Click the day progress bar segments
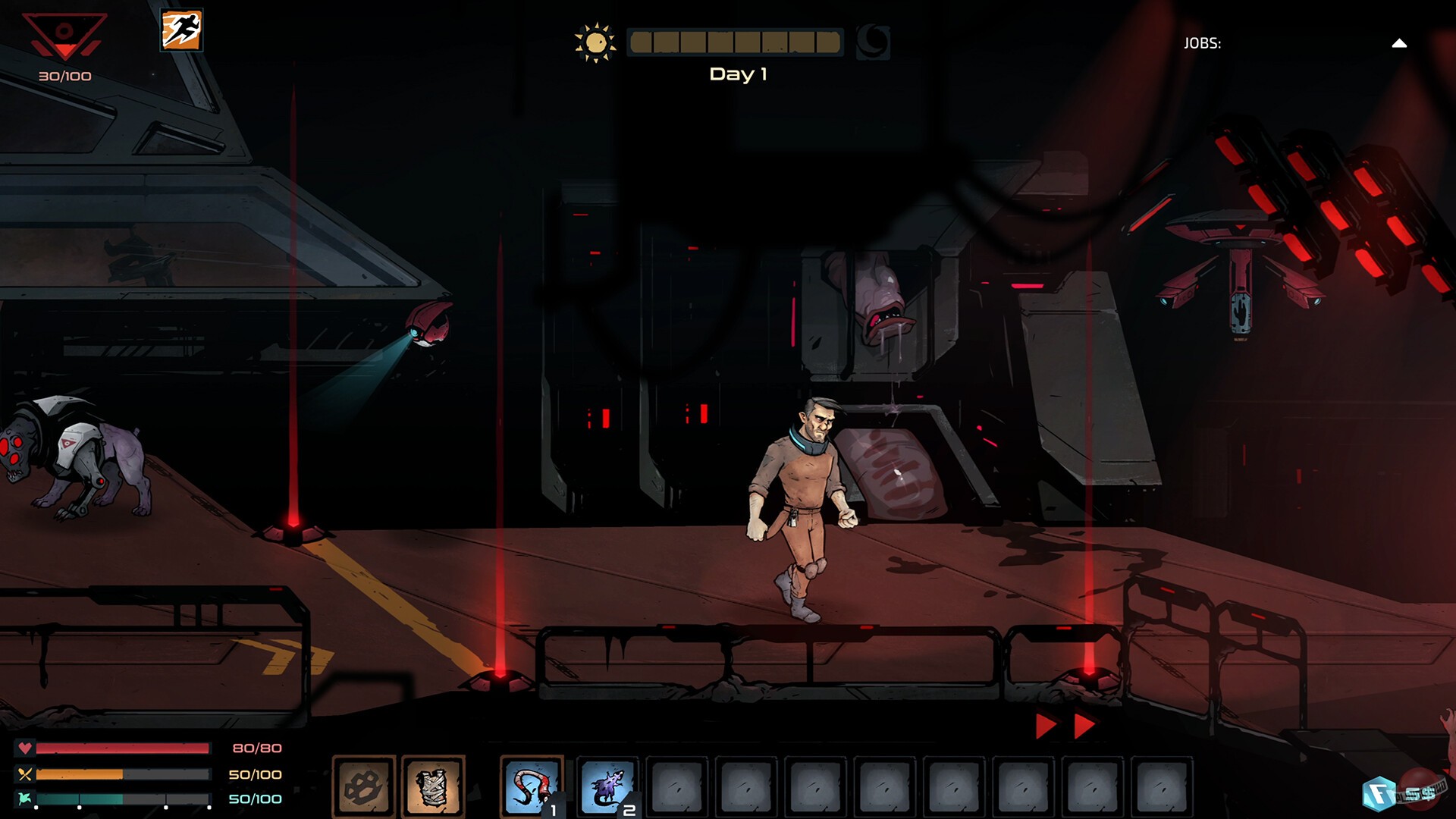This screenshot has height=819, width=1456. click(734, 42)
